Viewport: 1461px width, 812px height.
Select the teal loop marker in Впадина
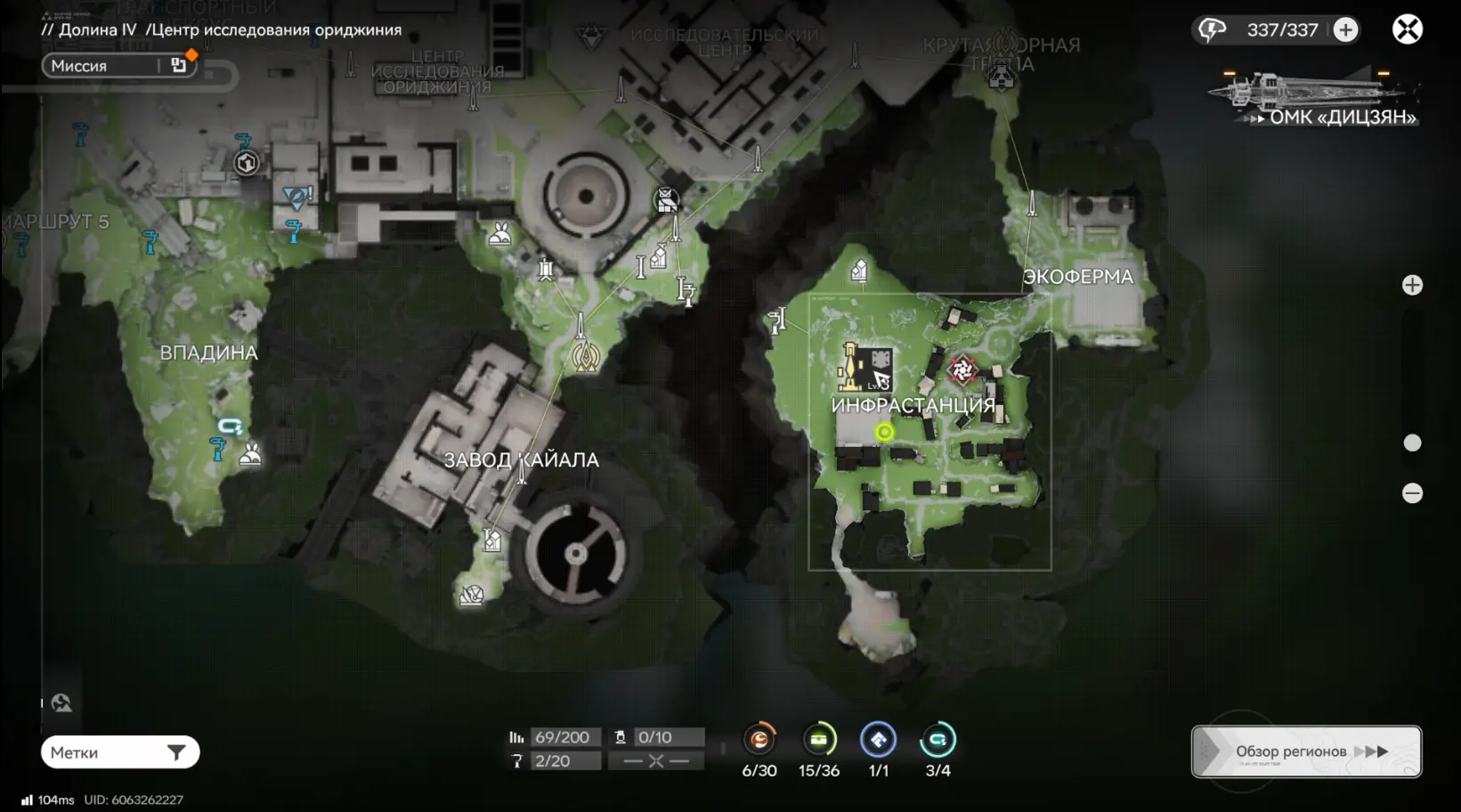coord(230,426)
